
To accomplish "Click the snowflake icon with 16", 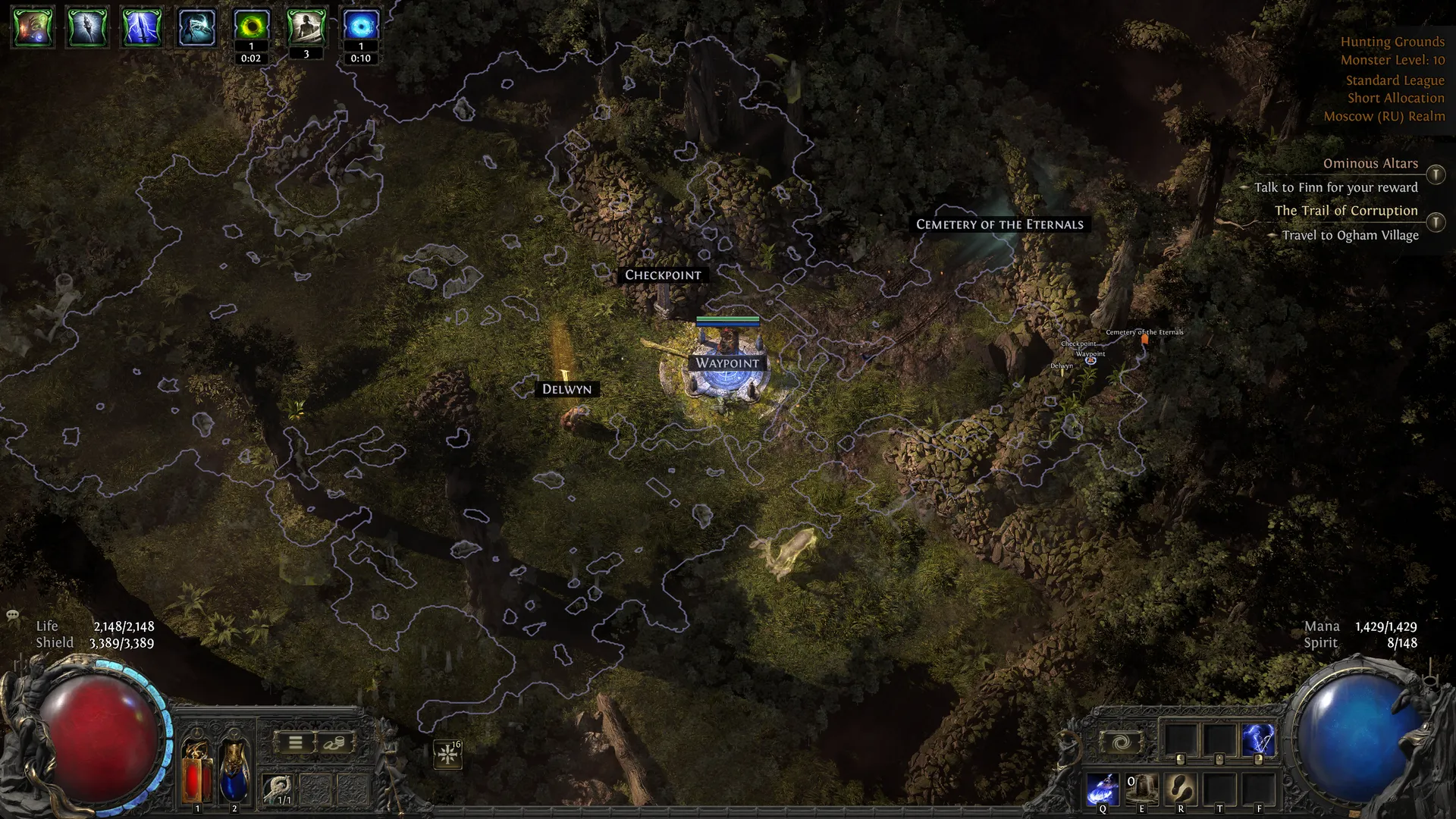I will 448,754.
